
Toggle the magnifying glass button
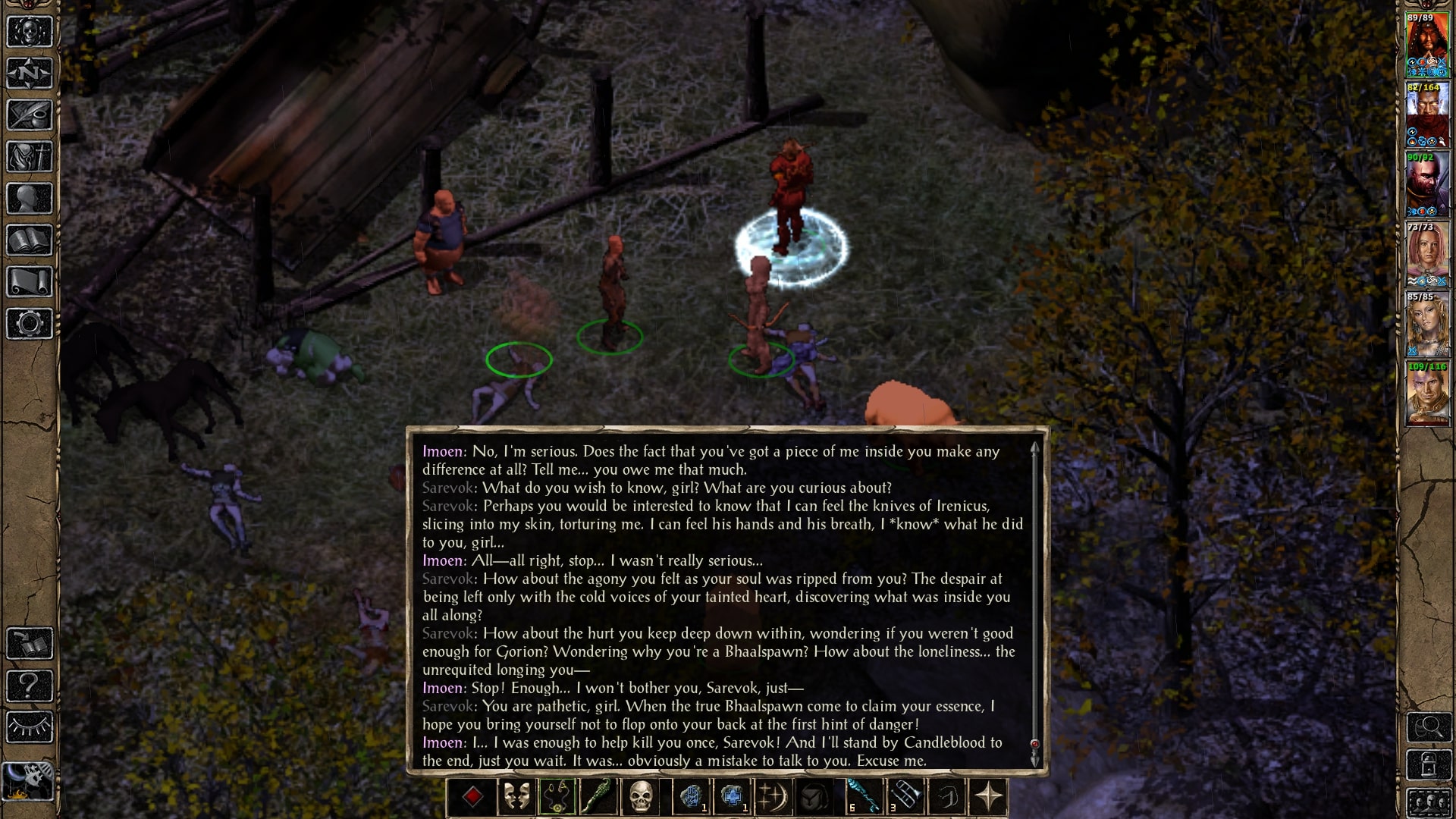pos(1429,728)
